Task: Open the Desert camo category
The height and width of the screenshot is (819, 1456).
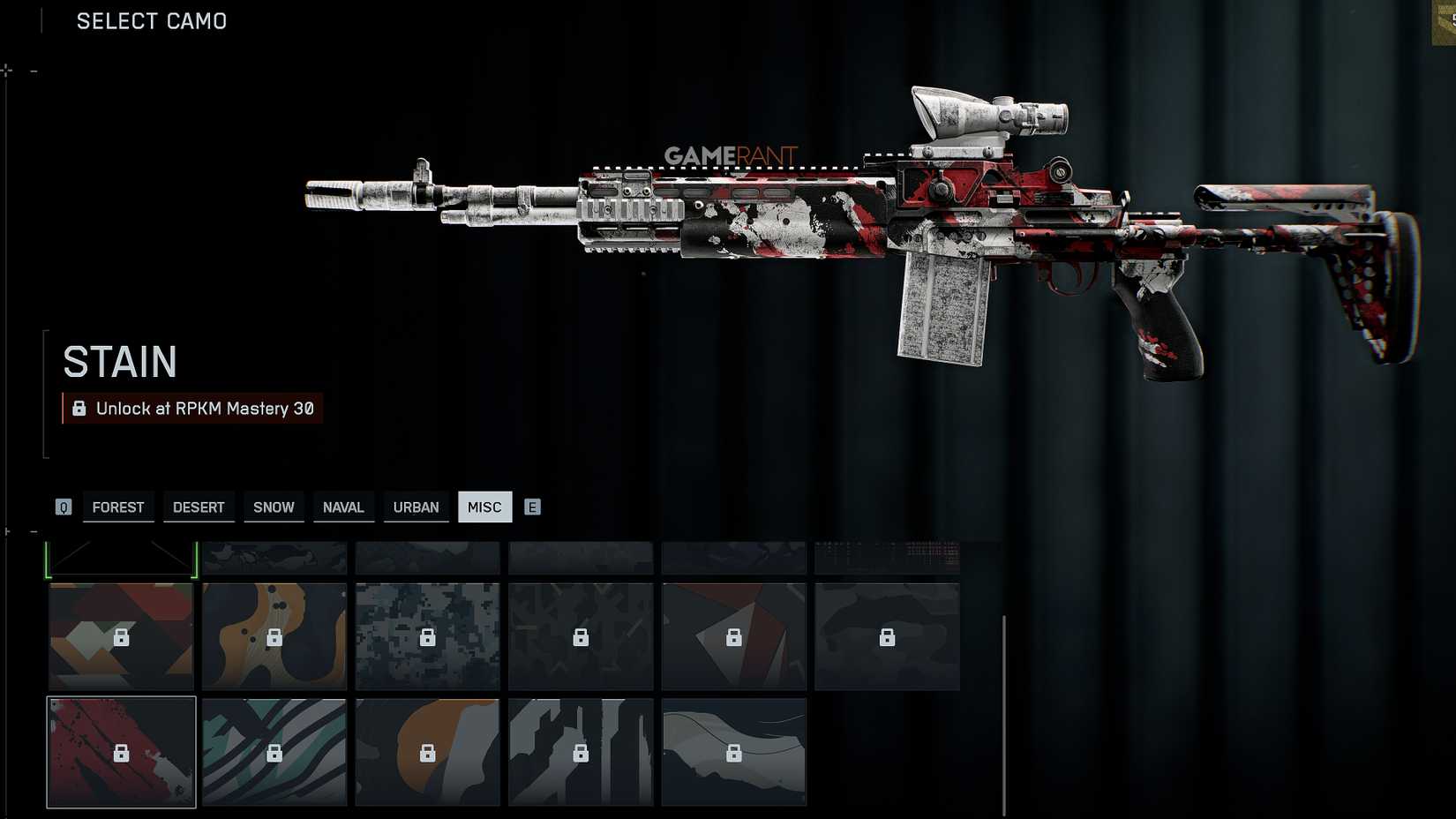Action: click(x=199, y=507)
